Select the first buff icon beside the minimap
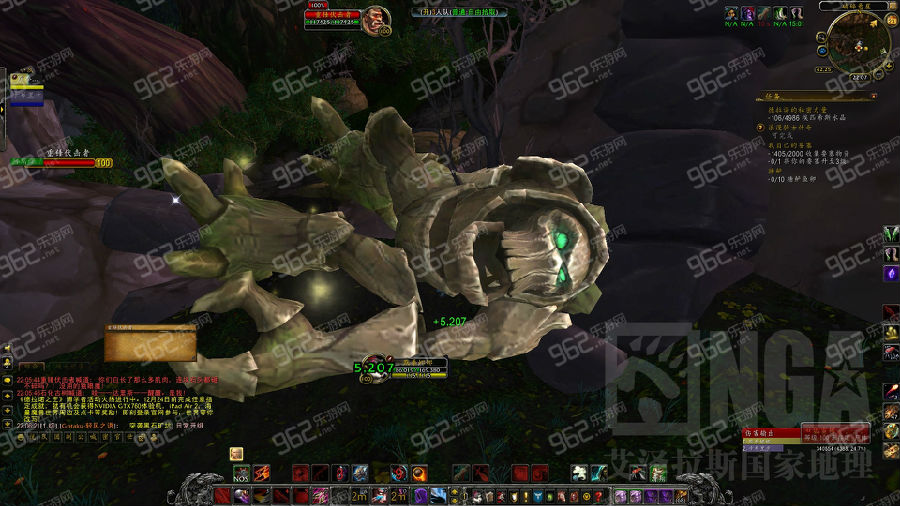The width and height of the screenshot is (900, 506). coord(731,14)
